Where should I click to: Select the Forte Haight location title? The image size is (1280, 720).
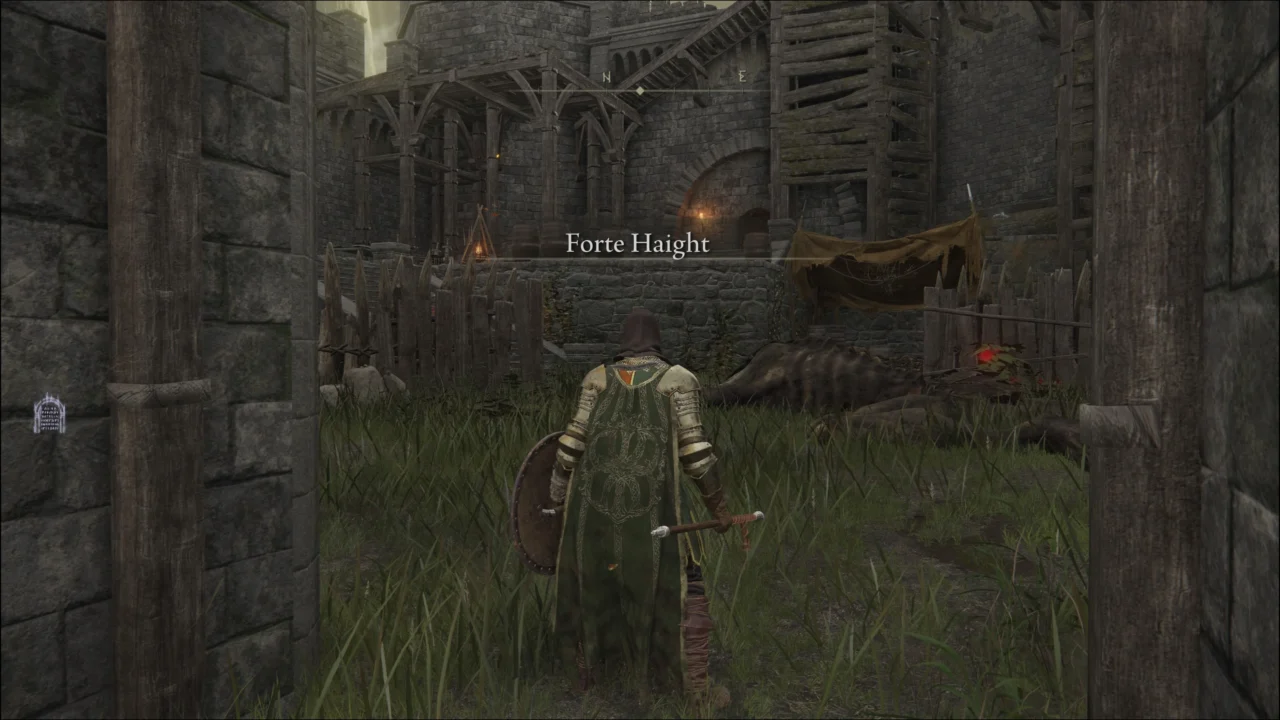coord(637,243)
